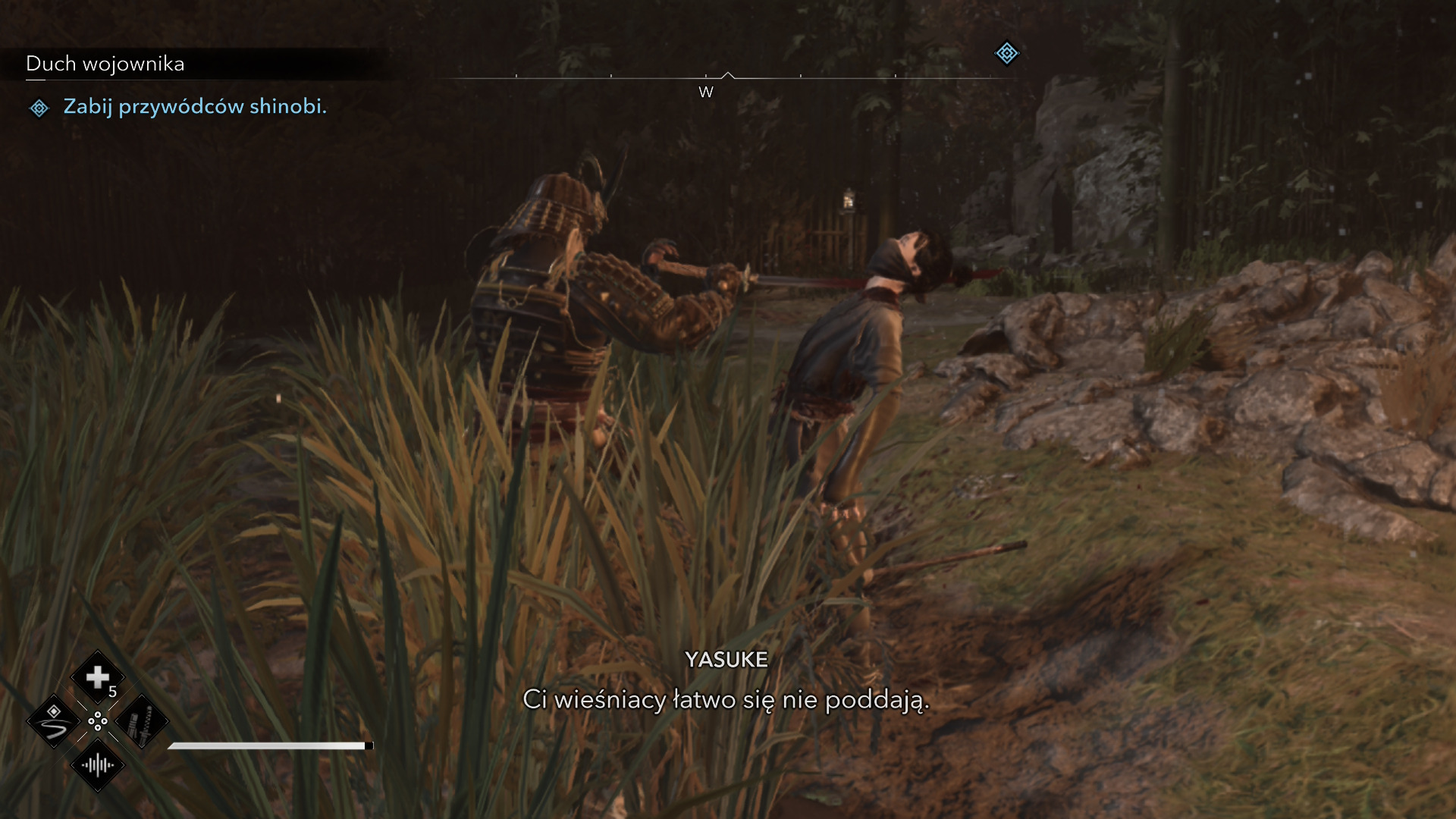Open the 'Duch wojownika' quest title
Image resolution: width=1456 pixels, height=819 pixels.
(x=105, y=64)
